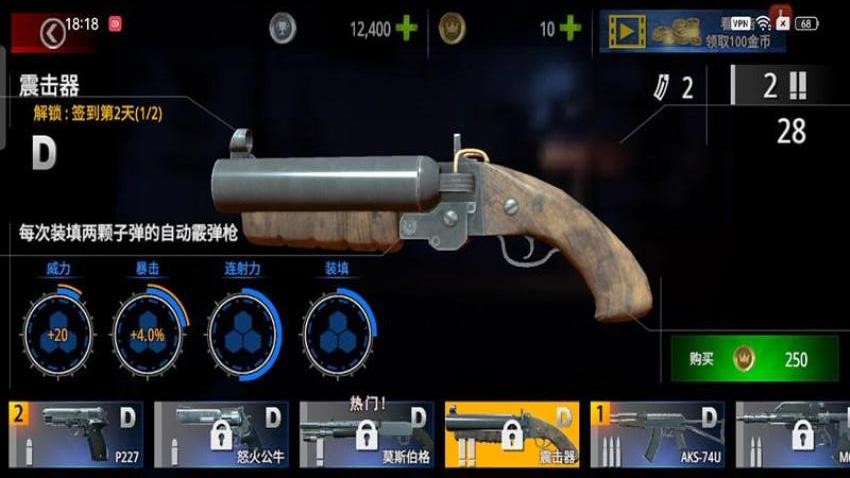Select the highlighted 震击器 shotgun tile
Screen dimensions: 850x478
click(511, 434)
